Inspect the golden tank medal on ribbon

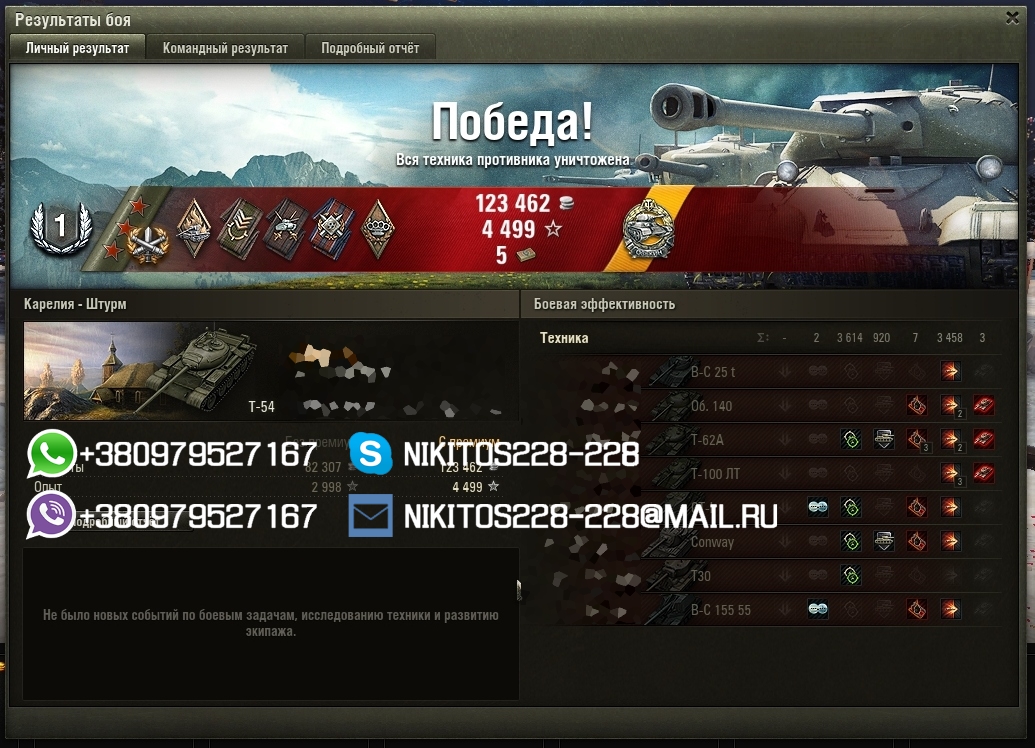click(x=647, y=230)
